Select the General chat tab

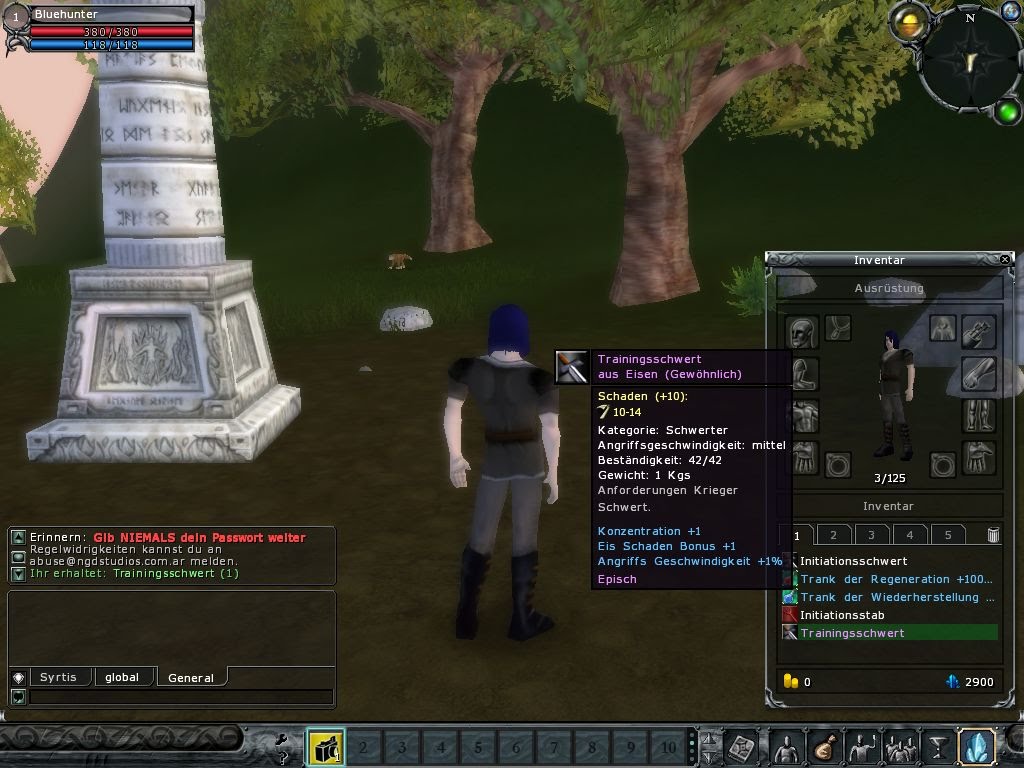190,677
